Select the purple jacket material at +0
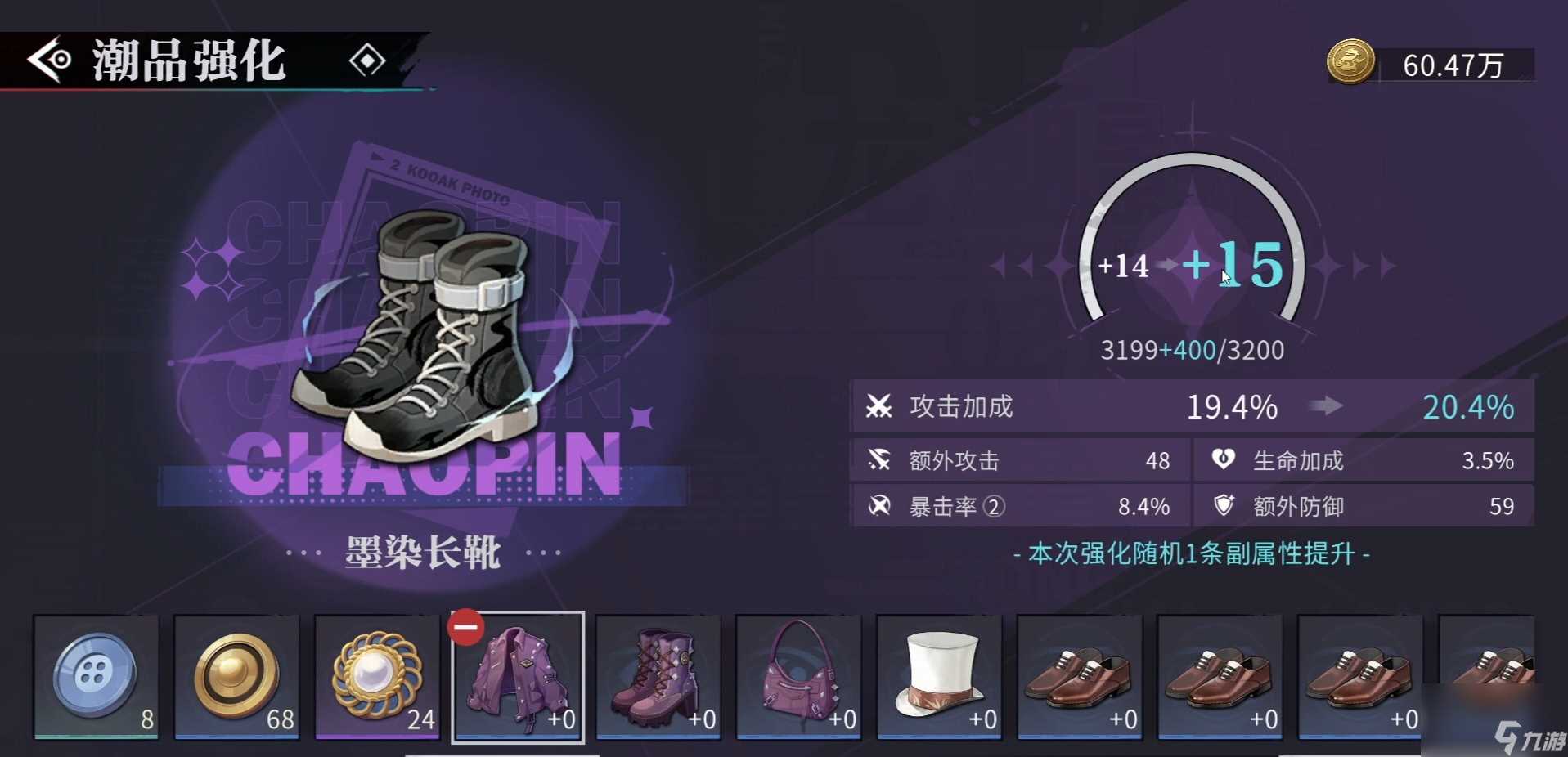1568x757 pixels. pyautogui.click(x=518, y=677)
